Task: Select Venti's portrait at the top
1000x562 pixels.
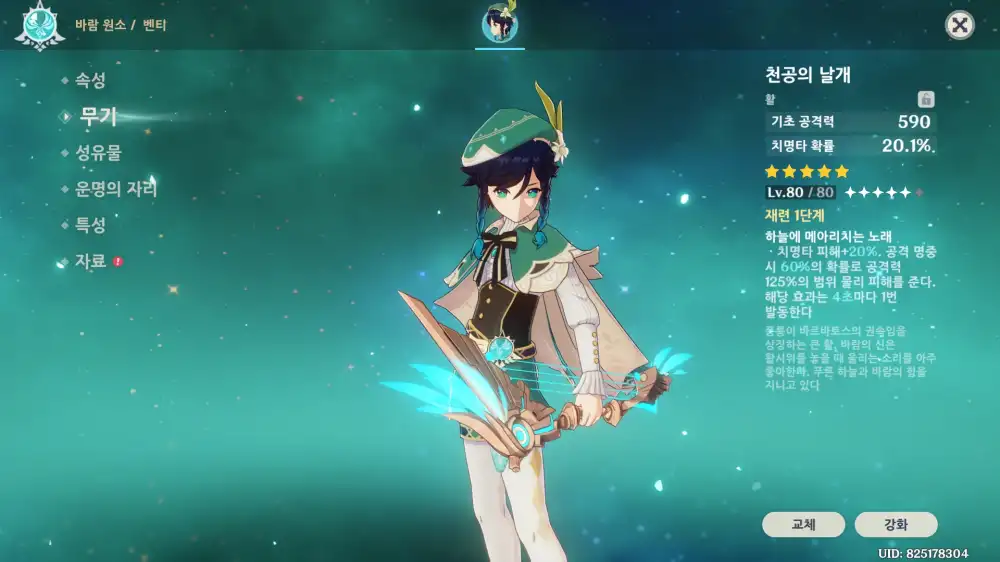Action: click(x=499, y=24)
